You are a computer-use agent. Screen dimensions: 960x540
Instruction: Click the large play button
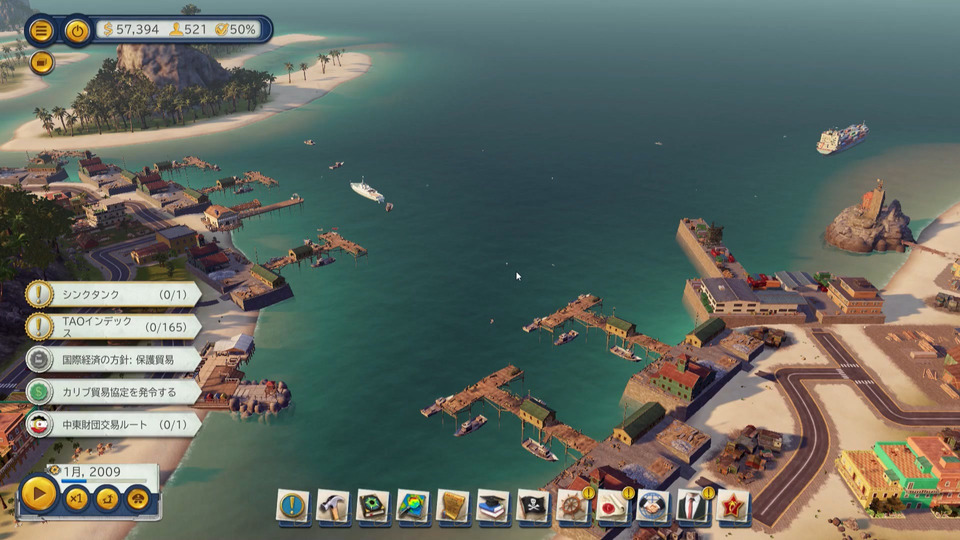[x=39, y=494]
